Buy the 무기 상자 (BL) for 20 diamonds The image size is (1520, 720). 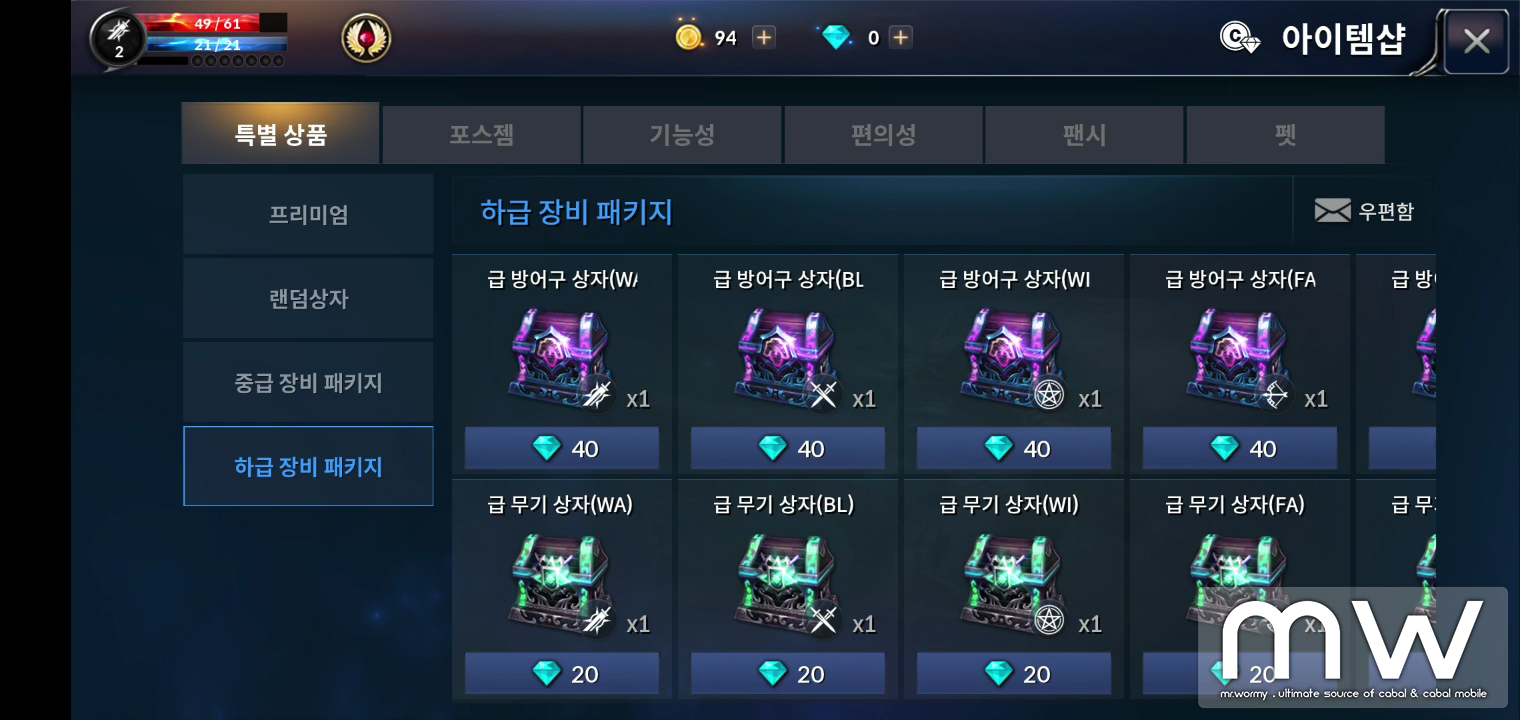[788, 674]
